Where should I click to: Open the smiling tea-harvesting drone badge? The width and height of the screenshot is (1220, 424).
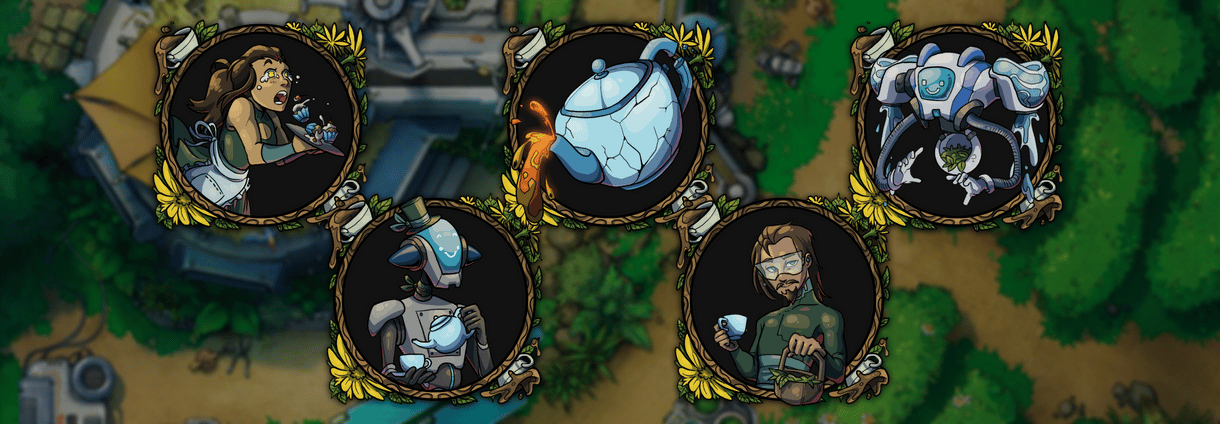pos(957,124)
